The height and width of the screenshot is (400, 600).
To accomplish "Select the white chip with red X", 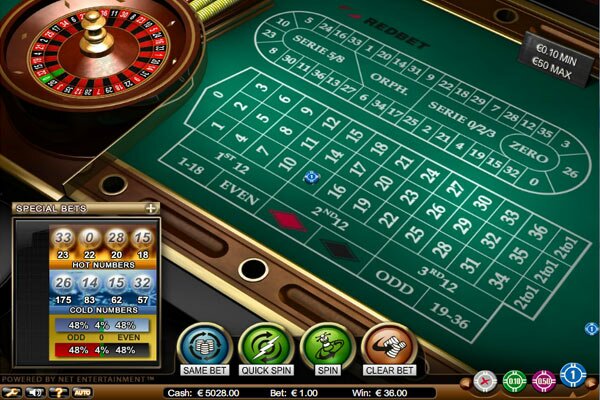I will tap(487, 379).
